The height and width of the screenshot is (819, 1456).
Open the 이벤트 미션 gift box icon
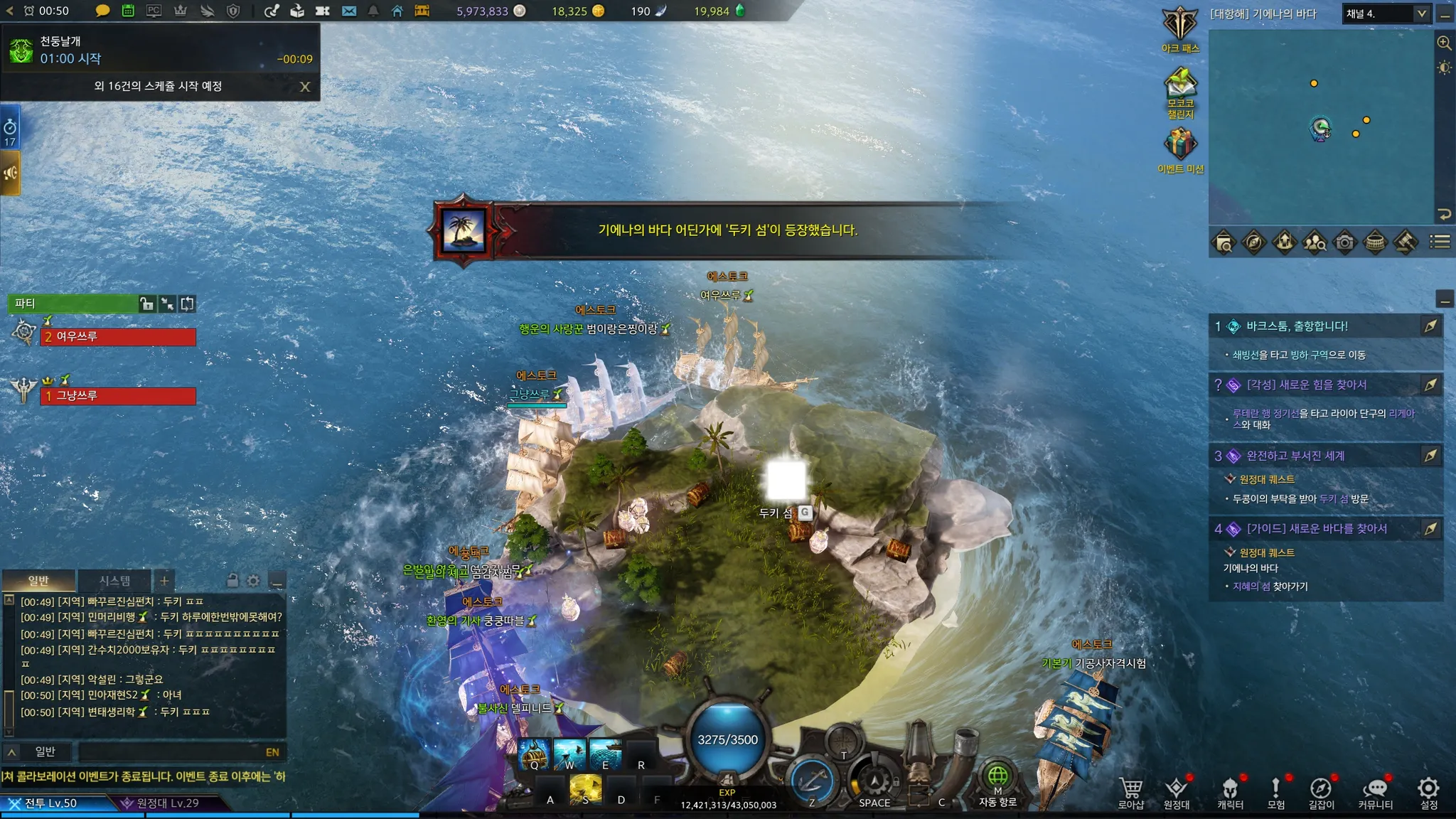[x=1180, y=145]
